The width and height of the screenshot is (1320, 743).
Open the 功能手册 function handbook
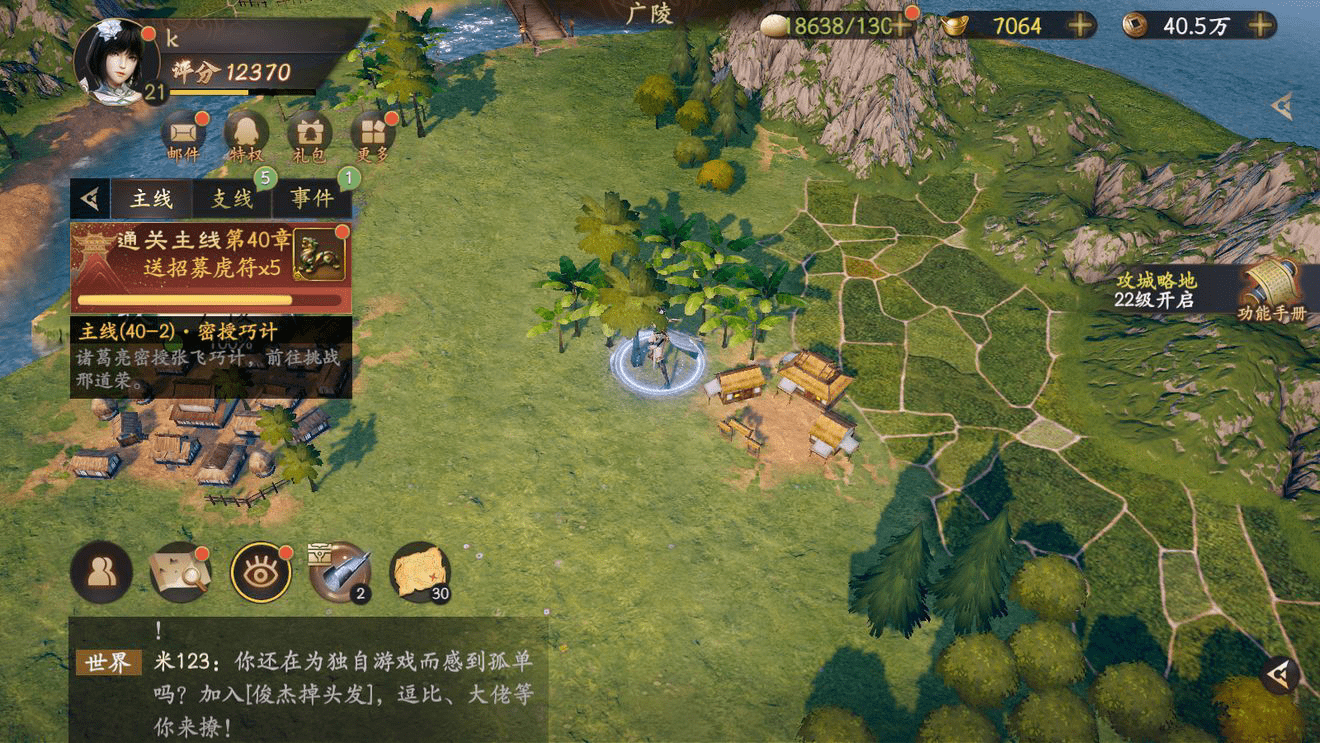coord(1271,290)
